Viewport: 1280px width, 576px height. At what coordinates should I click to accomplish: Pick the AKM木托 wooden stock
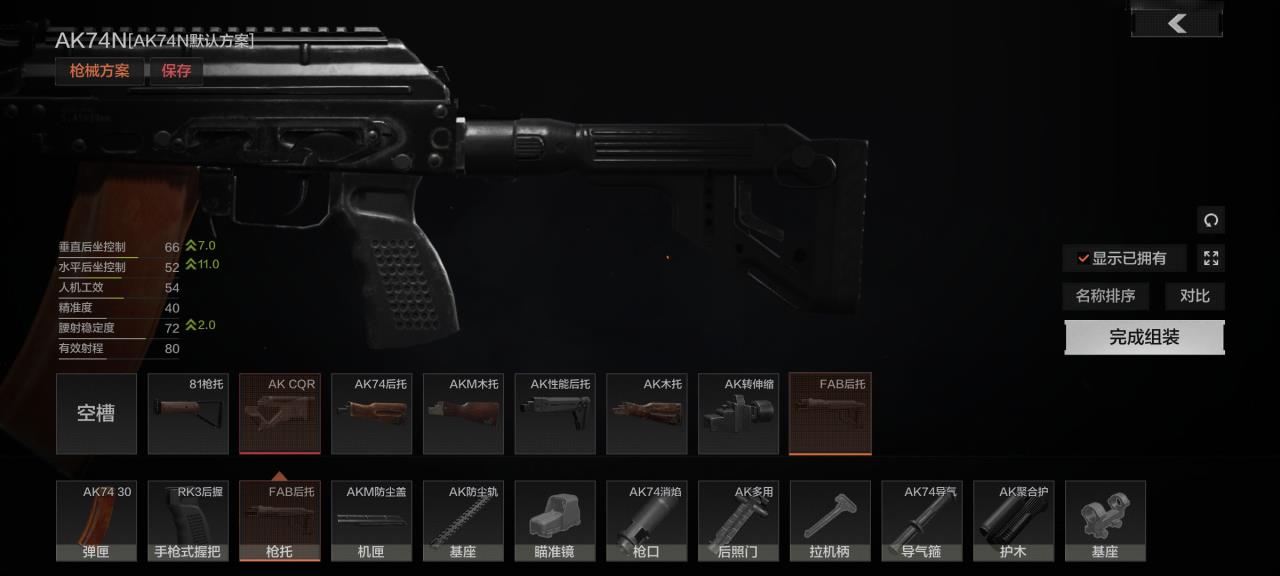(463, 414)
